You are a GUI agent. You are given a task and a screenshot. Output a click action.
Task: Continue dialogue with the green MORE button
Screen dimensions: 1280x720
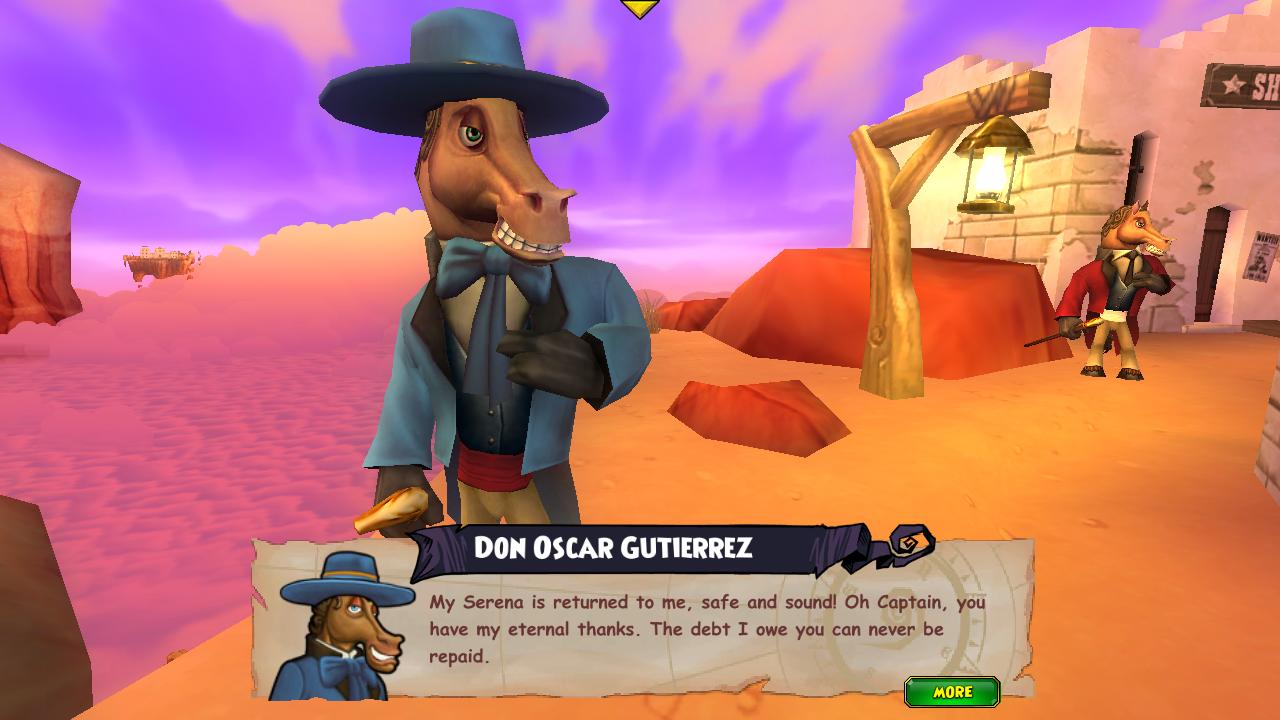pos(952,692)
